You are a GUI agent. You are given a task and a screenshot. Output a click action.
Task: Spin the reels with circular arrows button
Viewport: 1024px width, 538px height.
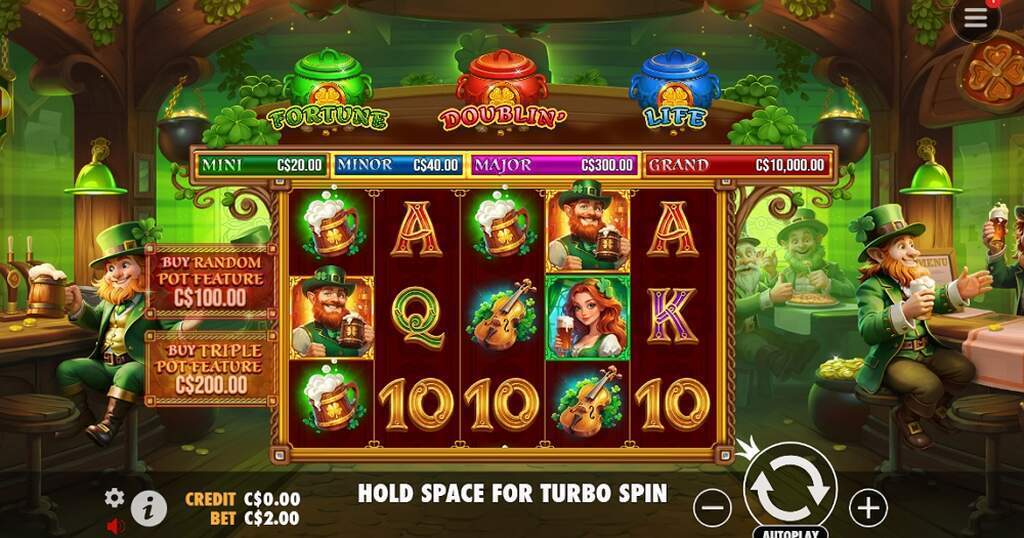coord(790,486)
